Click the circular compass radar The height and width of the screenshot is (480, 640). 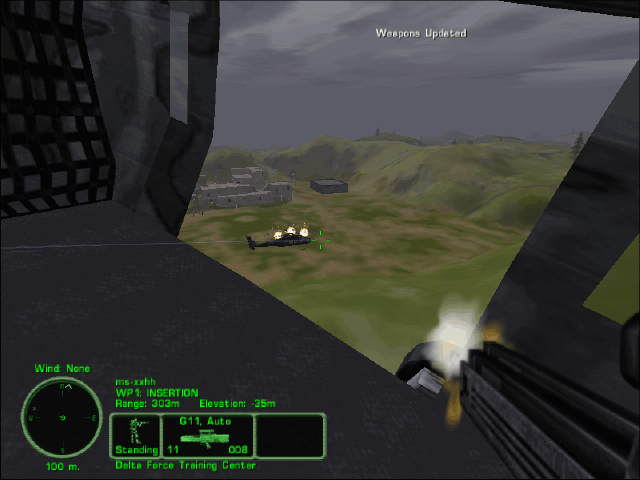coord(61,417)
